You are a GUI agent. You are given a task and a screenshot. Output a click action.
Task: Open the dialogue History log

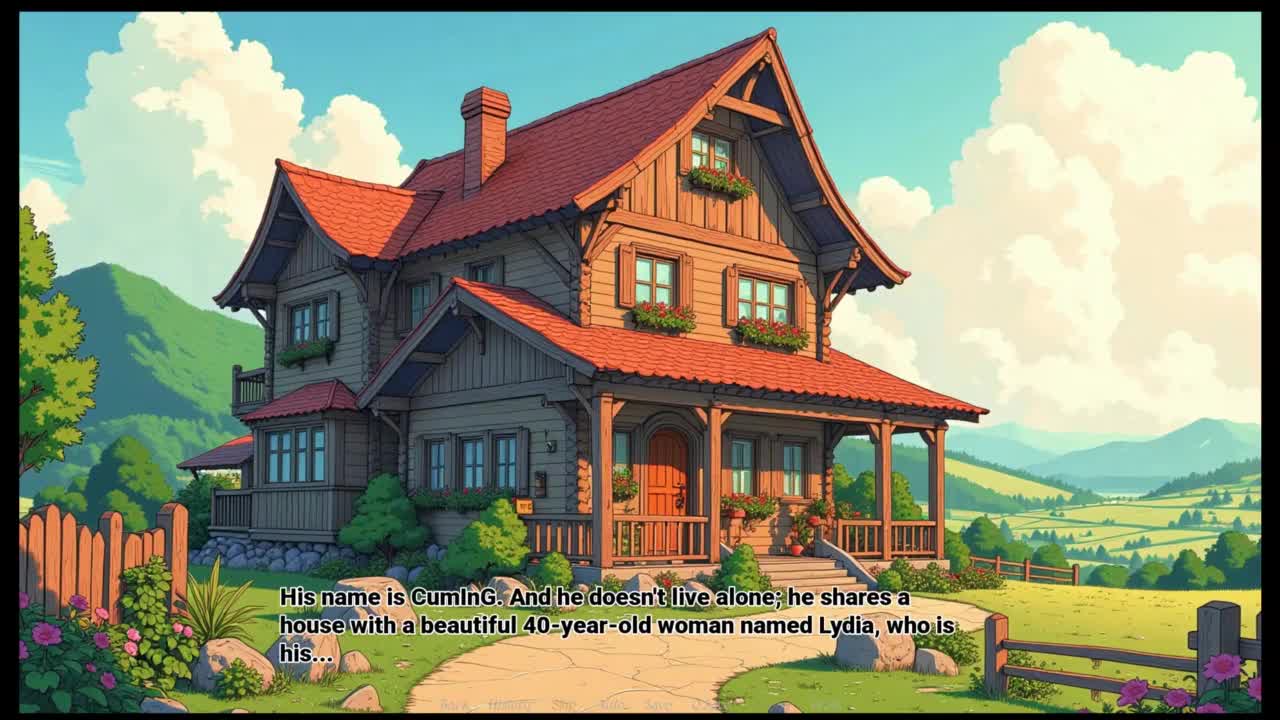[510, 705]
